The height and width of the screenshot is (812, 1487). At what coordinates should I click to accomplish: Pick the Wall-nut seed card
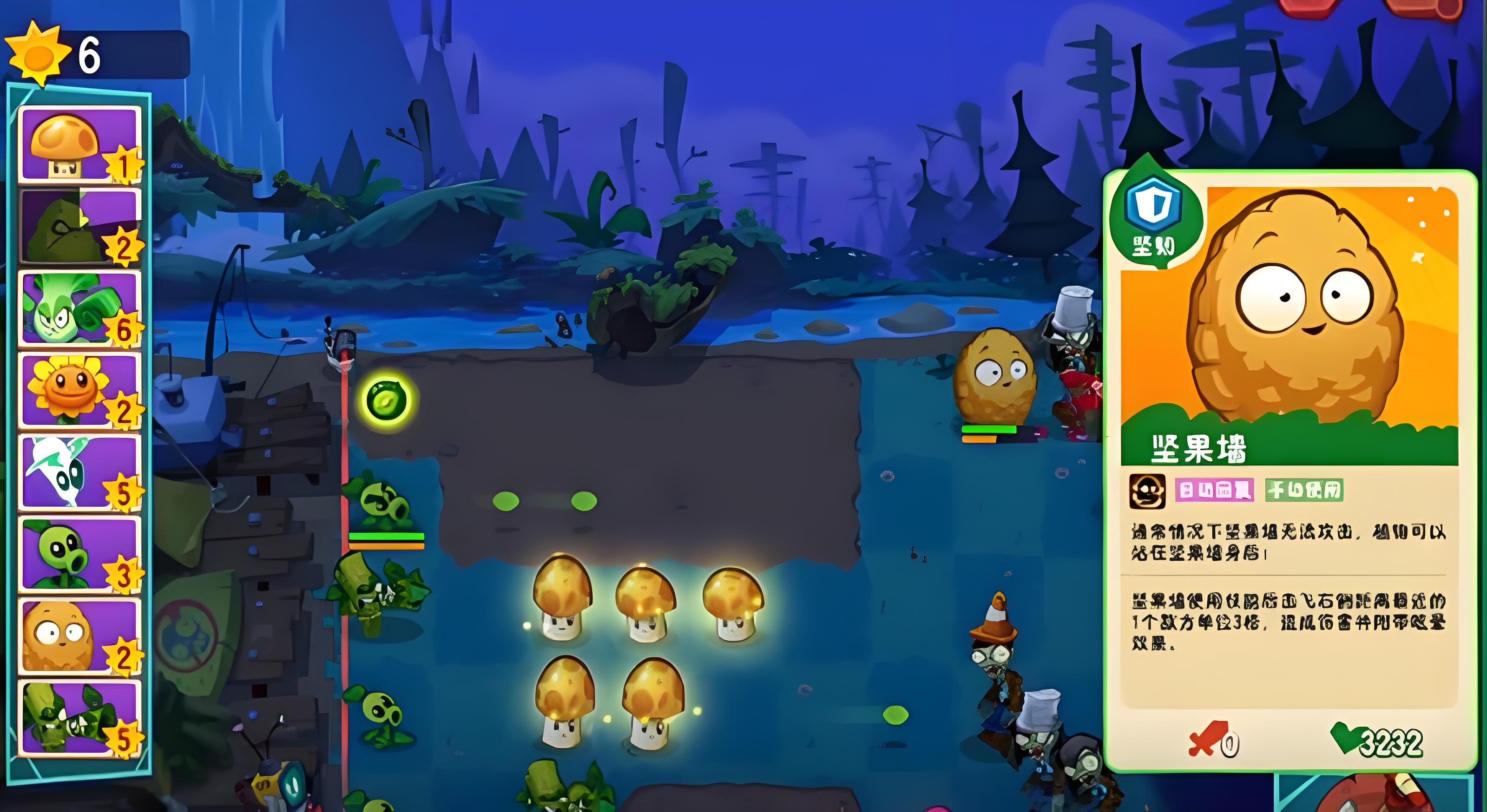tap(79, 635)
